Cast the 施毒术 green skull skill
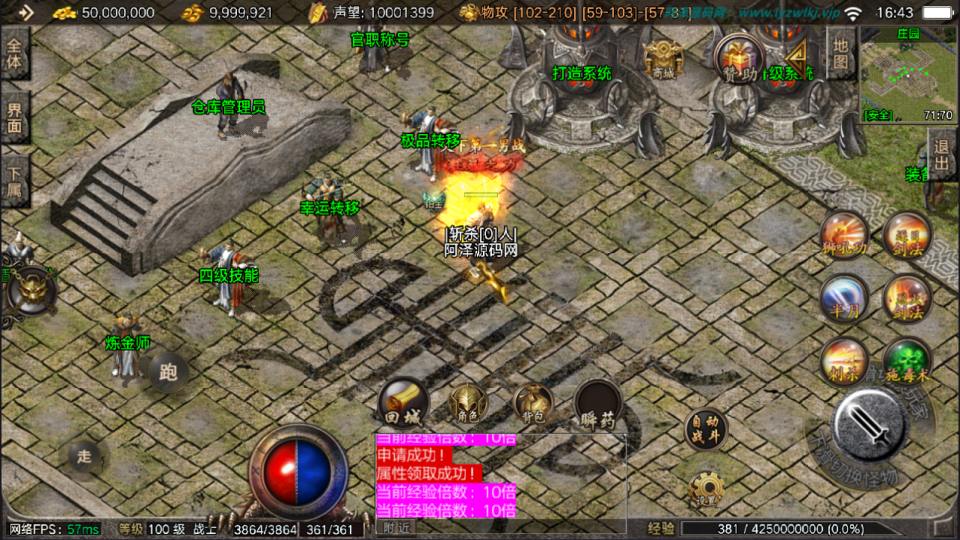This screenshot has height=540, width=960. click(x=906, y=362)
